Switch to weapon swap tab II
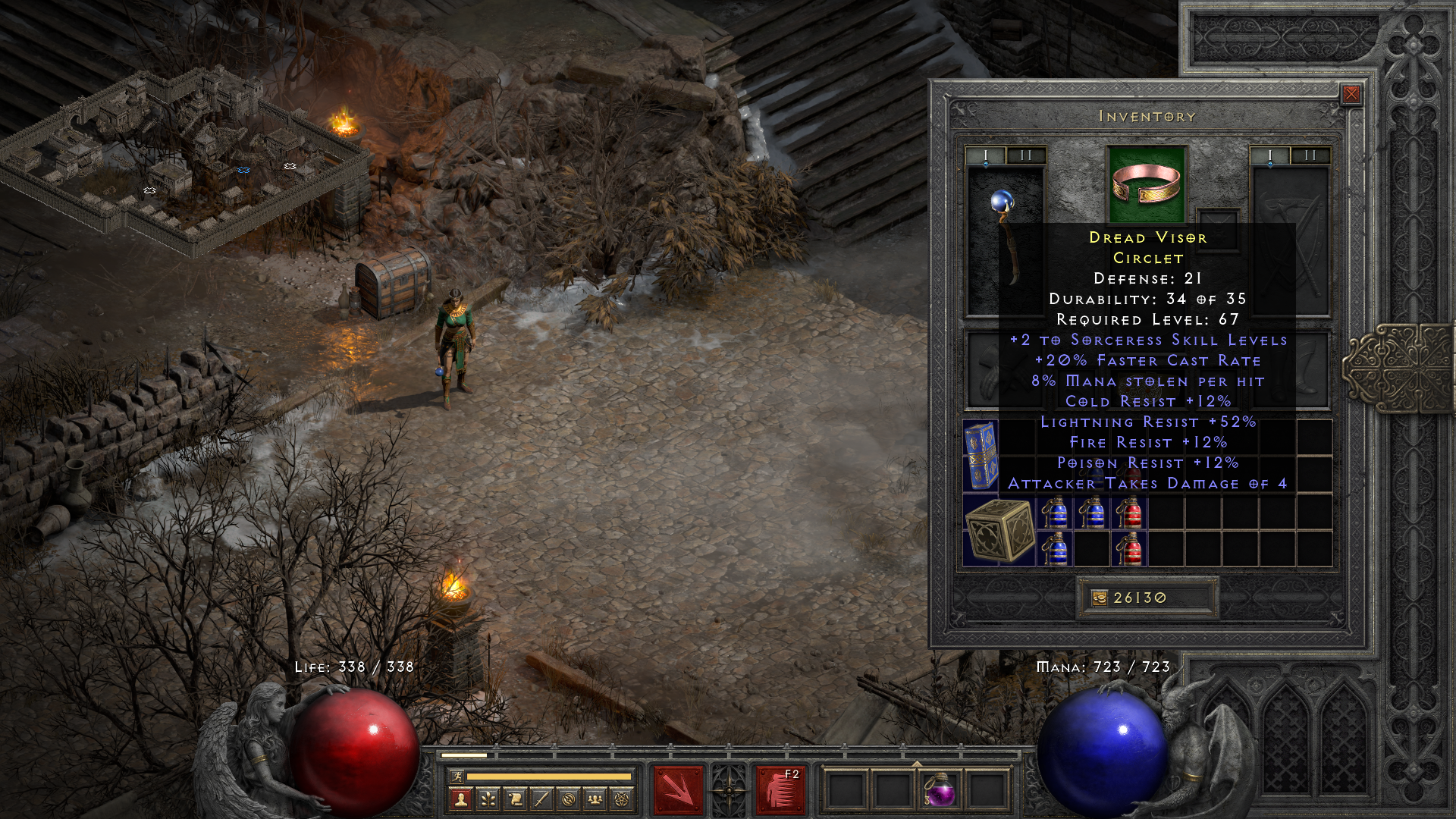Image resolution: width=1456 pixels, height=819 pixels. pos(1025,155)
